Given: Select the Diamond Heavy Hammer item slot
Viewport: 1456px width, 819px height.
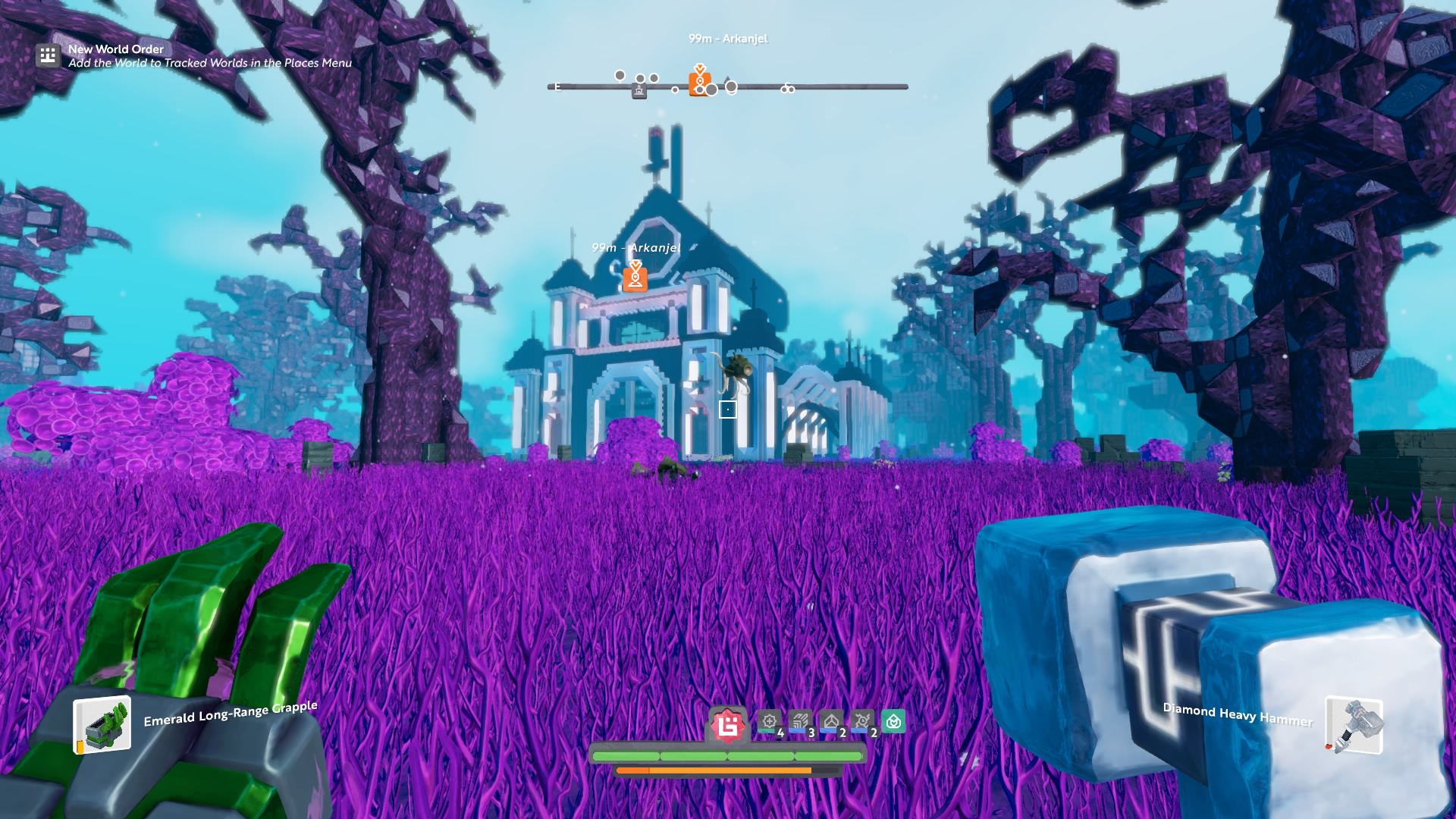Looking at the screenshot, I should click(1354, 726).
